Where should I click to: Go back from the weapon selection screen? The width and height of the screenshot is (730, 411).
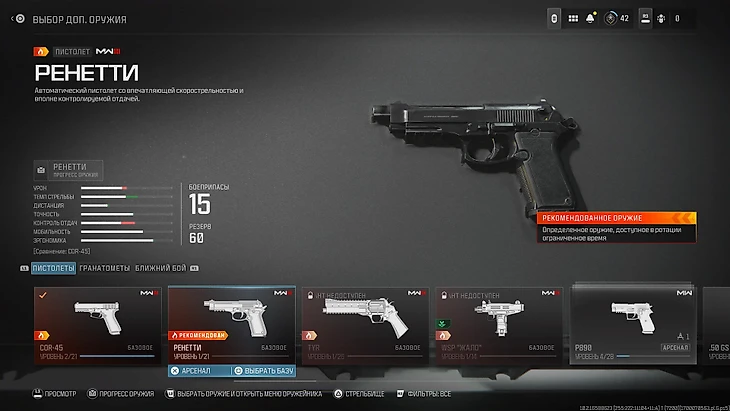18,19
